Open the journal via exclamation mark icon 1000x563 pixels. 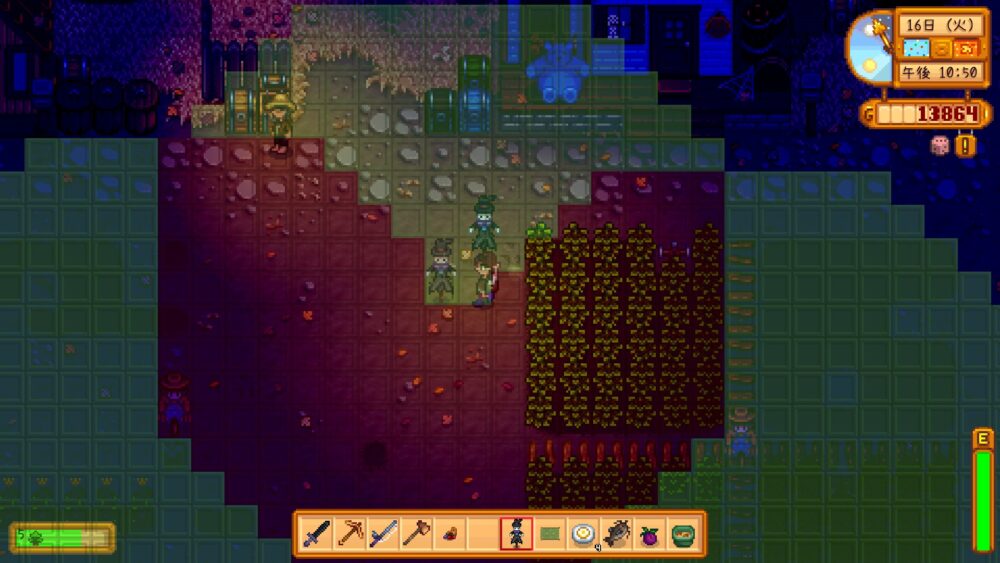click(x=966, y=146)
